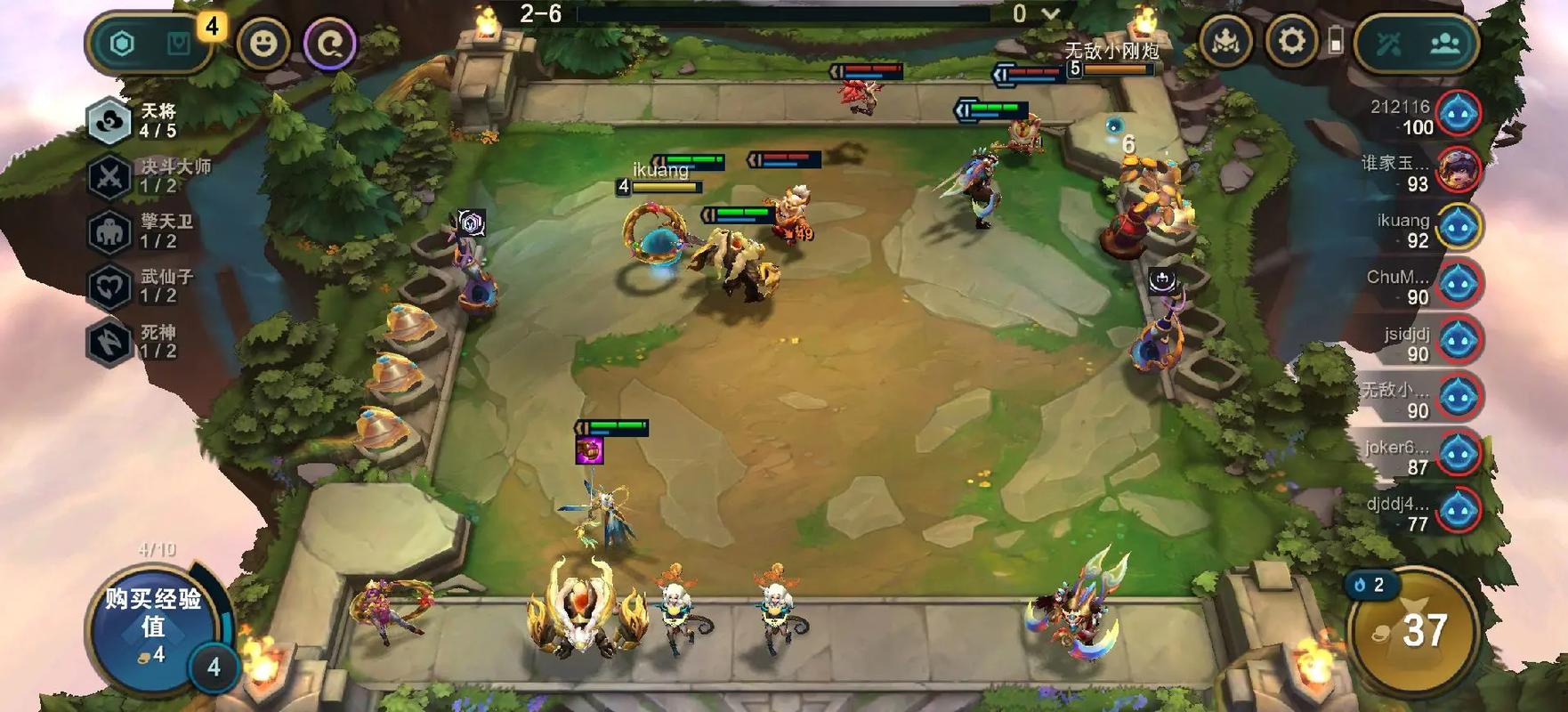Image resolution: width=1568 pixels, height=712 pixels.
Task: Select the player with 77 health
Action: click(1424, 512)
